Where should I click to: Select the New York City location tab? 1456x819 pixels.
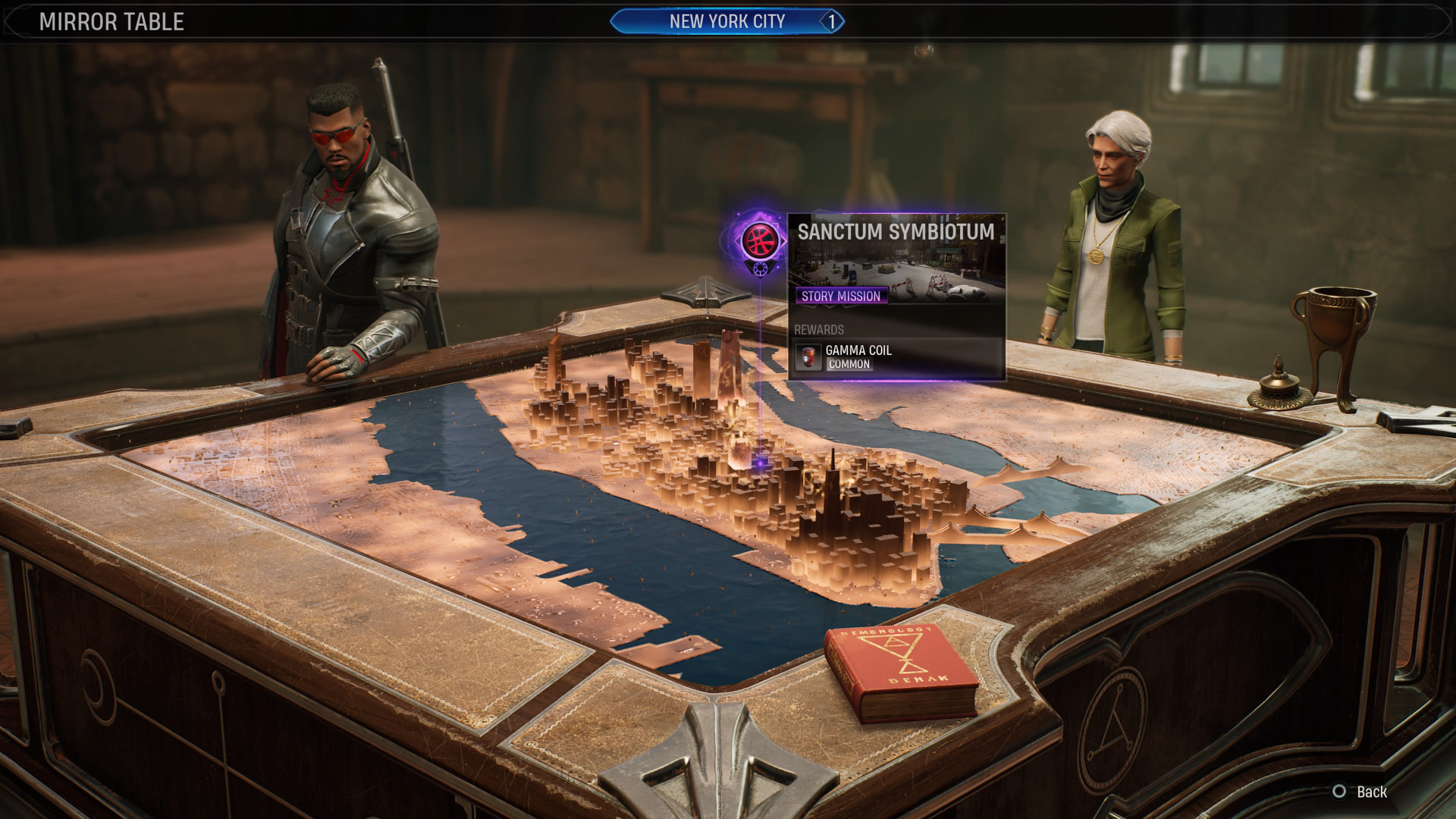726,21
